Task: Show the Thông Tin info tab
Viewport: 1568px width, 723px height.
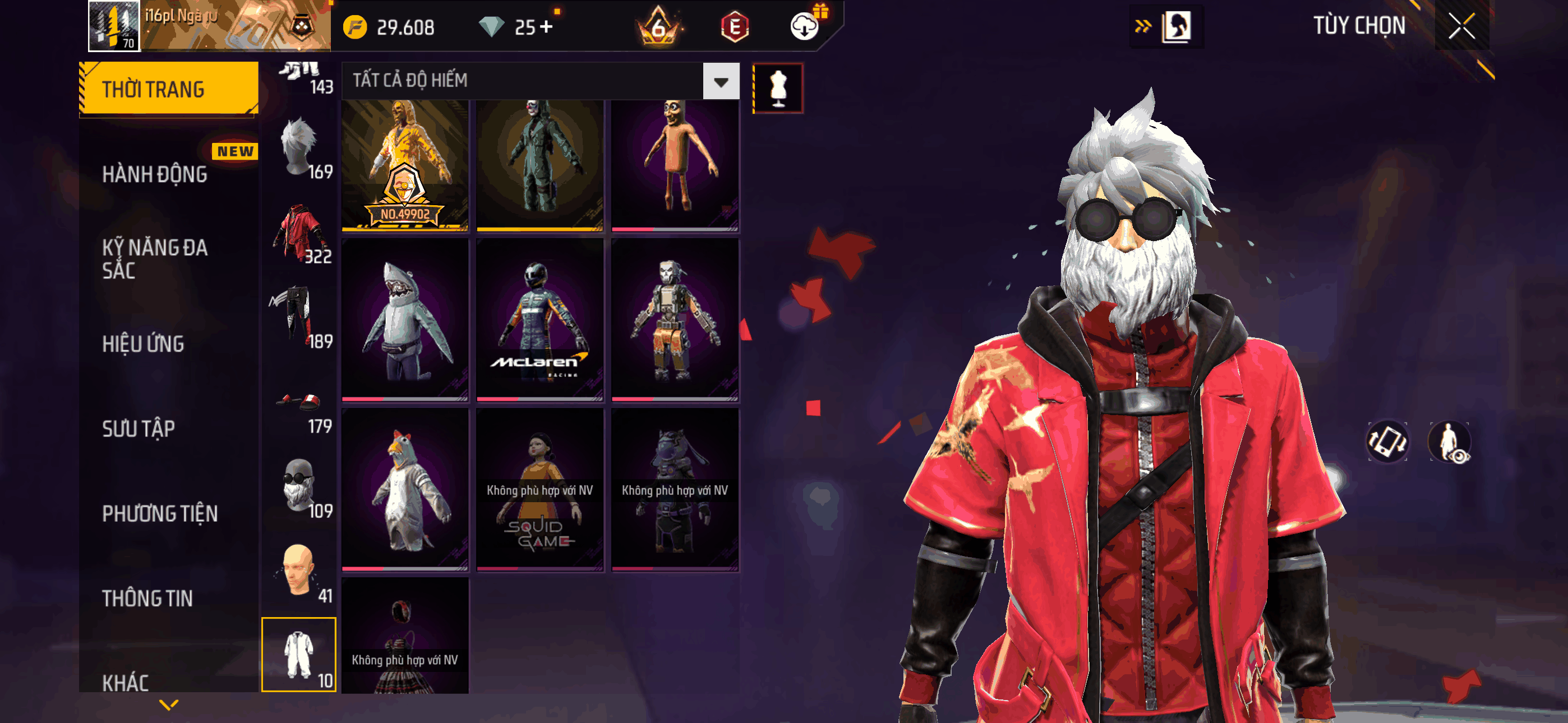Action: coord(147,598)
